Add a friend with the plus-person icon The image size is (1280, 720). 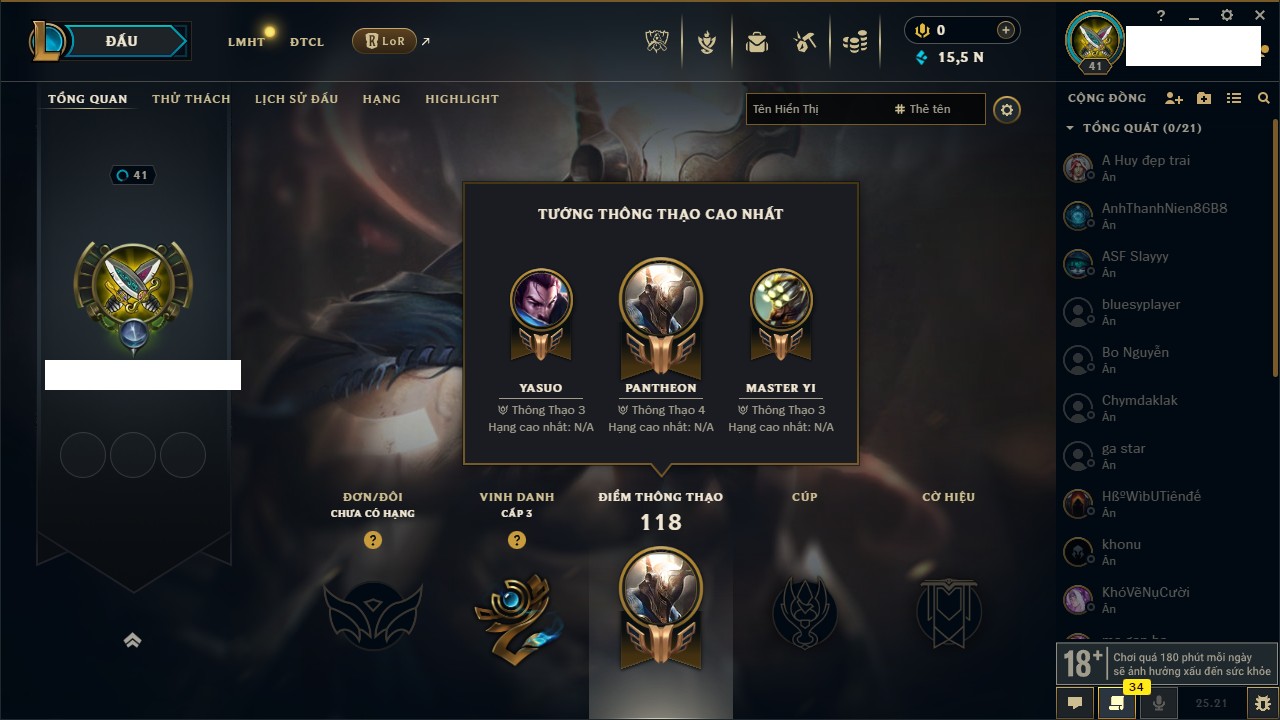tap(1174, 98)
